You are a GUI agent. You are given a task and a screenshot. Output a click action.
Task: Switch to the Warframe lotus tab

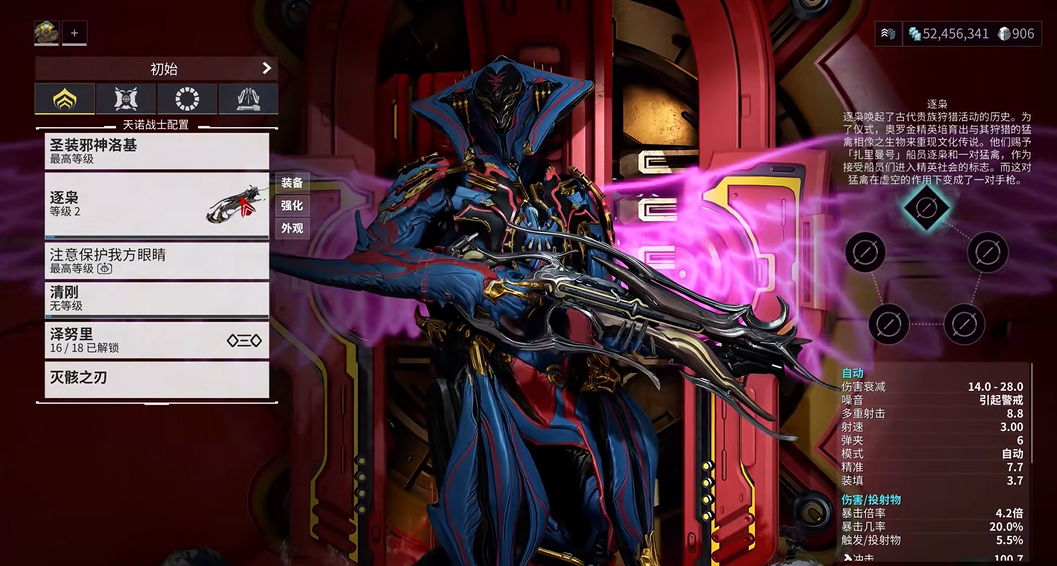pos(65,99)
